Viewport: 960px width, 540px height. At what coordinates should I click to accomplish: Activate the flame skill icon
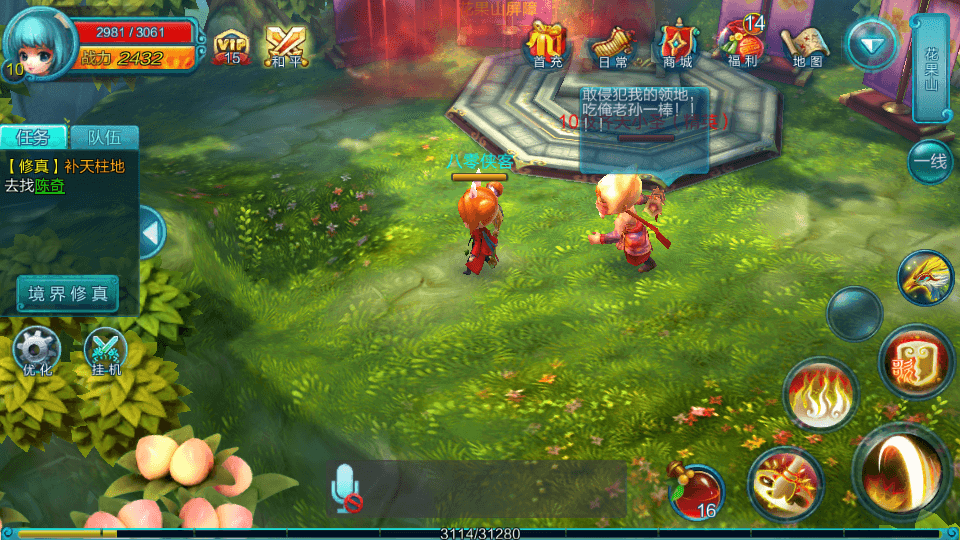click(820, 395)
